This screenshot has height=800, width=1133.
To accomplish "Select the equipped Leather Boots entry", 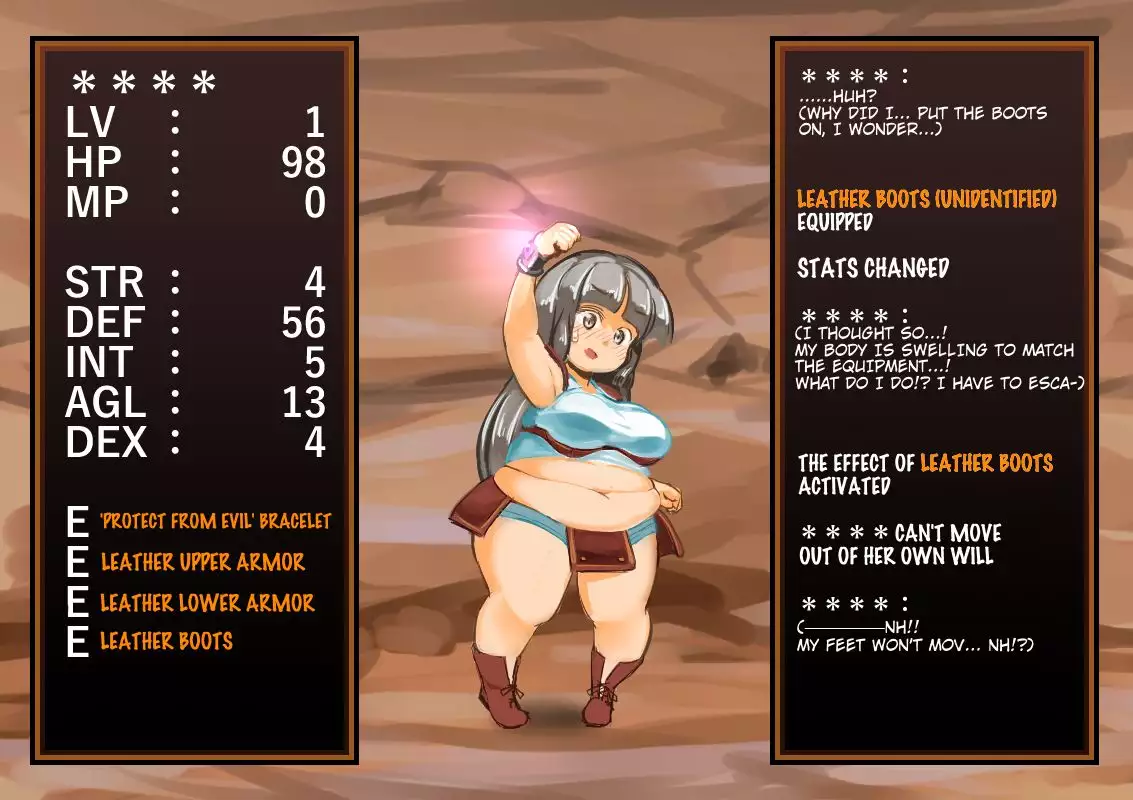I will [166, 641].
